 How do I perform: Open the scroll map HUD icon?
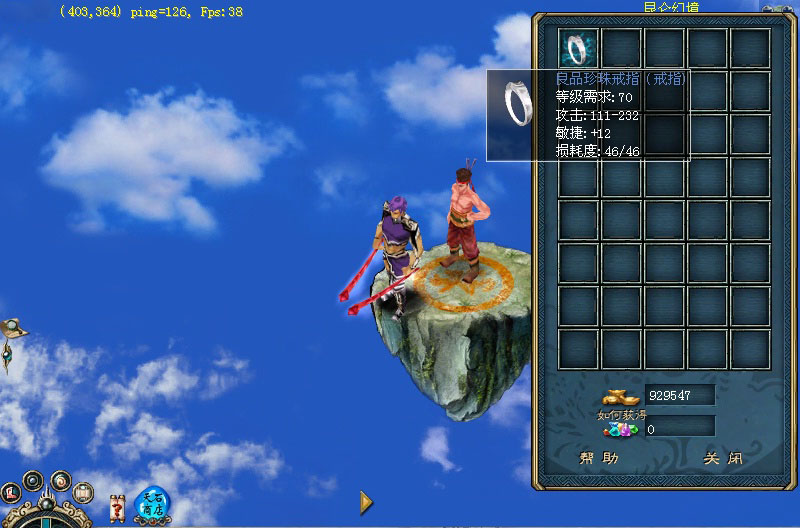84,492
